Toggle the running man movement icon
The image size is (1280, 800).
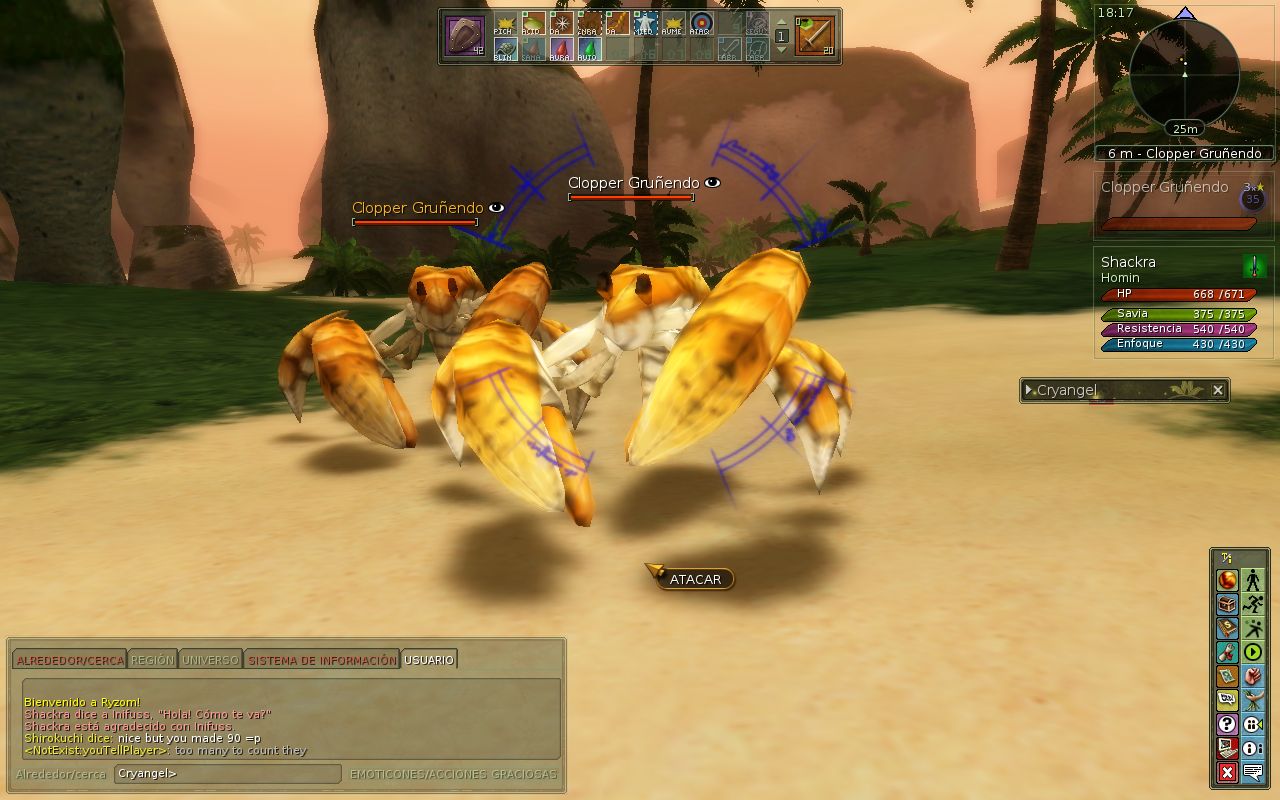(1253, 604)
